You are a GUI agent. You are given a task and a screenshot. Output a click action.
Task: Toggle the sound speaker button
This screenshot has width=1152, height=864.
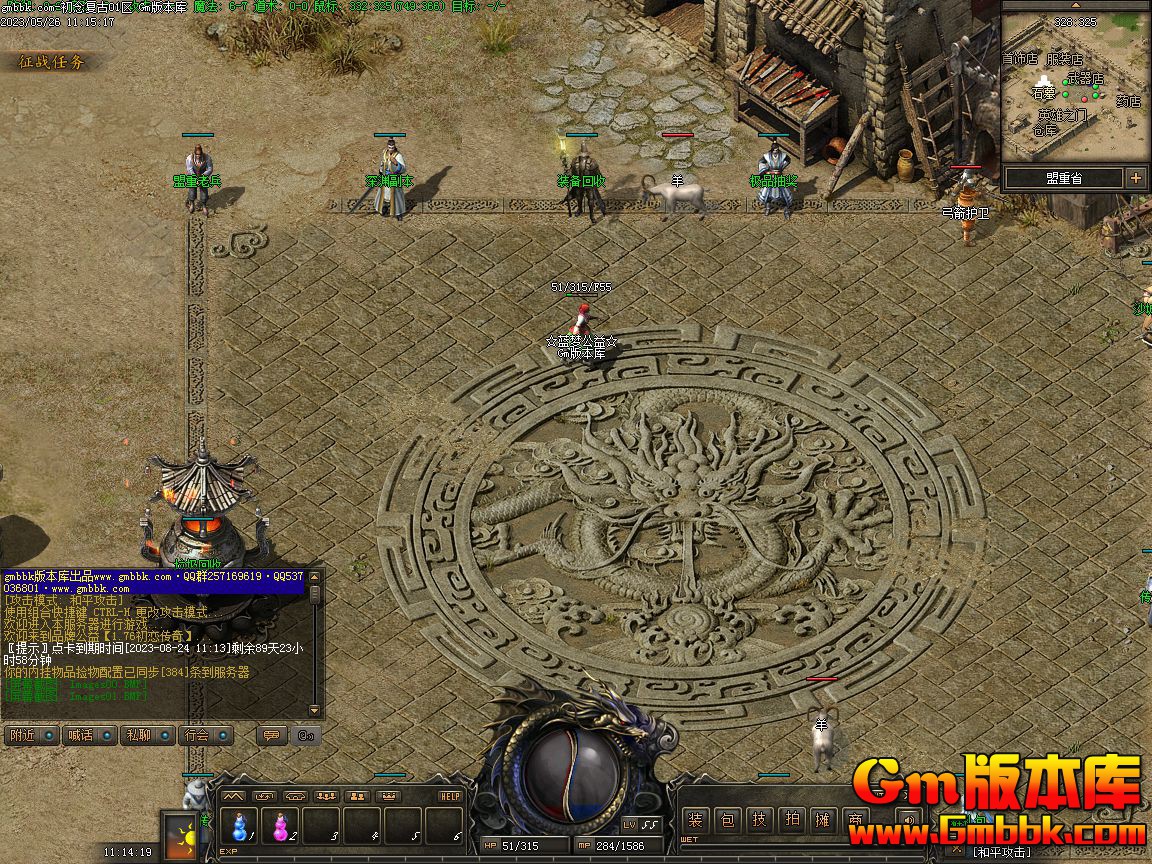click(x=908, y=821)
